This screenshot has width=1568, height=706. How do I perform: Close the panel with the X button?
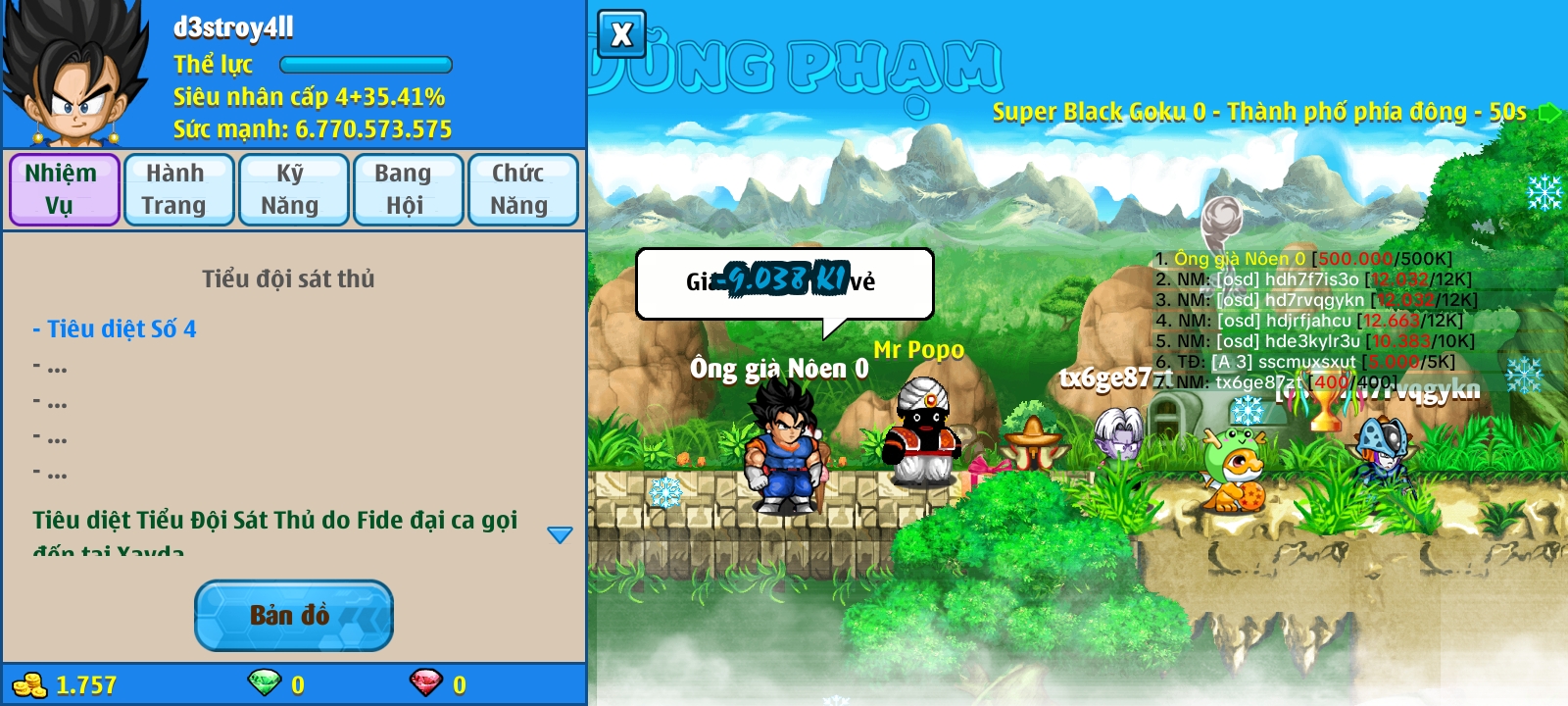pos(621,35)
